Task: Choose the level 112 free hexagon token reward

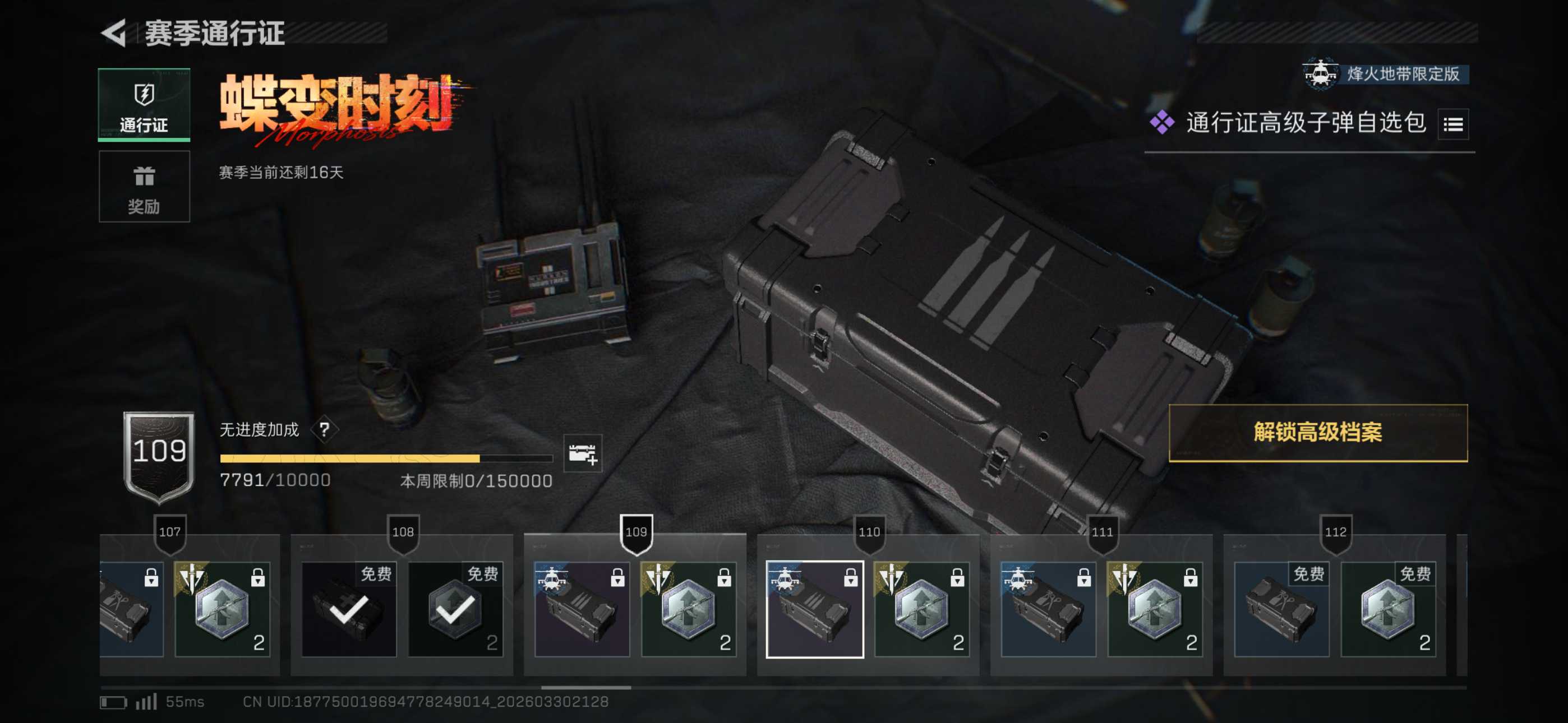Action: [x=1387, y=609]
